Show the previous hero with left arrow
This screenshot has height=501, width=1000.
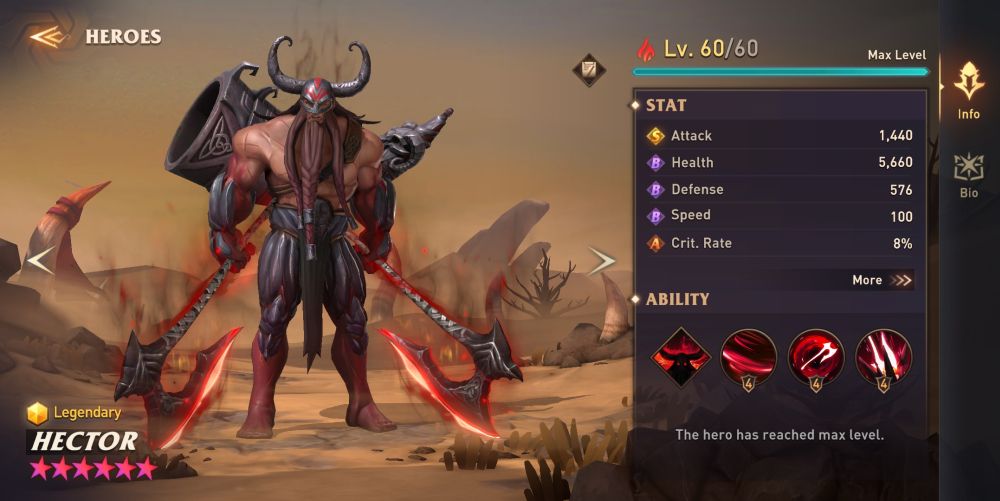point(40,261)
